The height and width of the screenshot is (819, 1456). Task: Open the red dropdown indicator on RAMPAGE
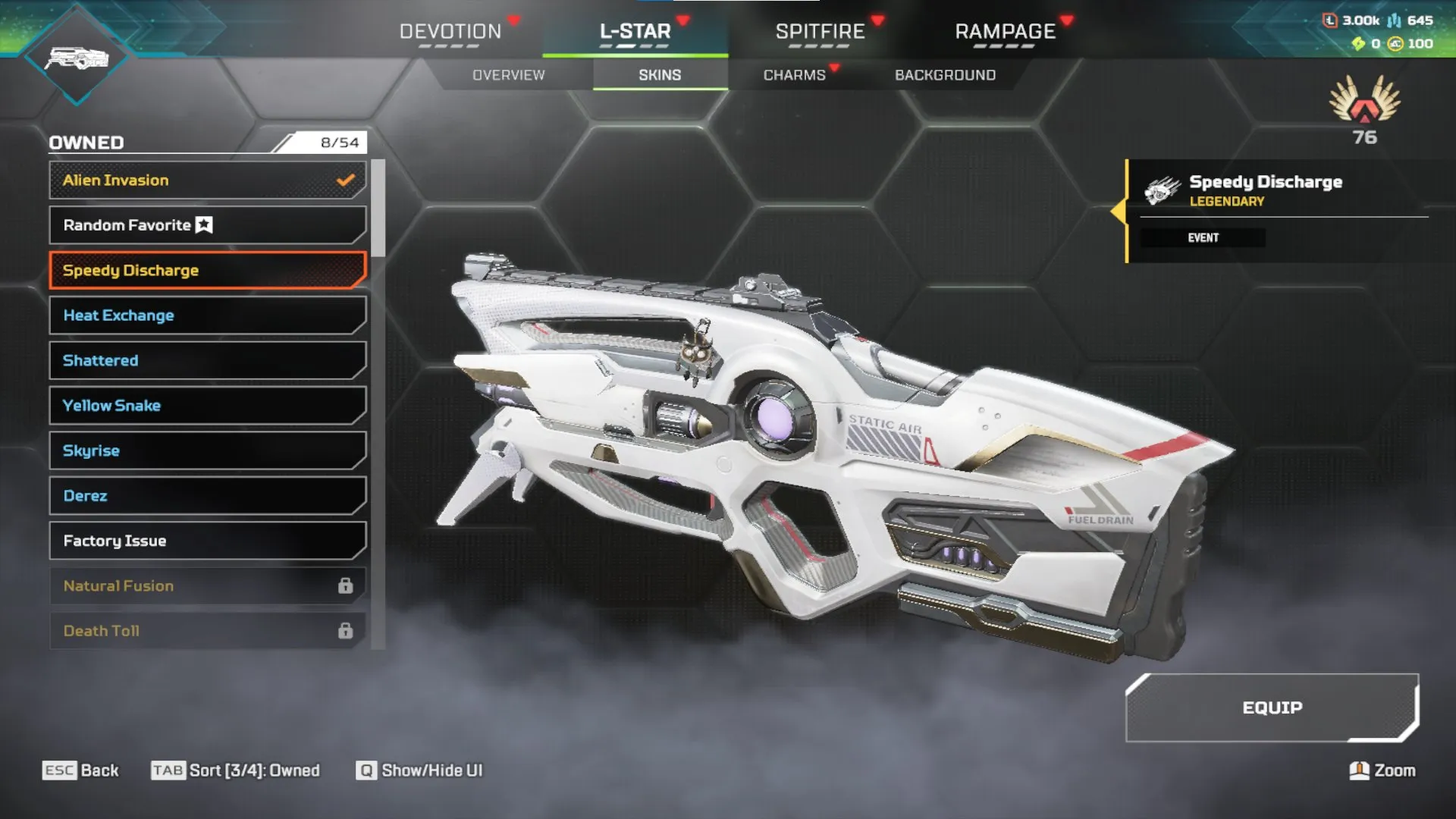pyautogui.click(x=1066, y=22)
